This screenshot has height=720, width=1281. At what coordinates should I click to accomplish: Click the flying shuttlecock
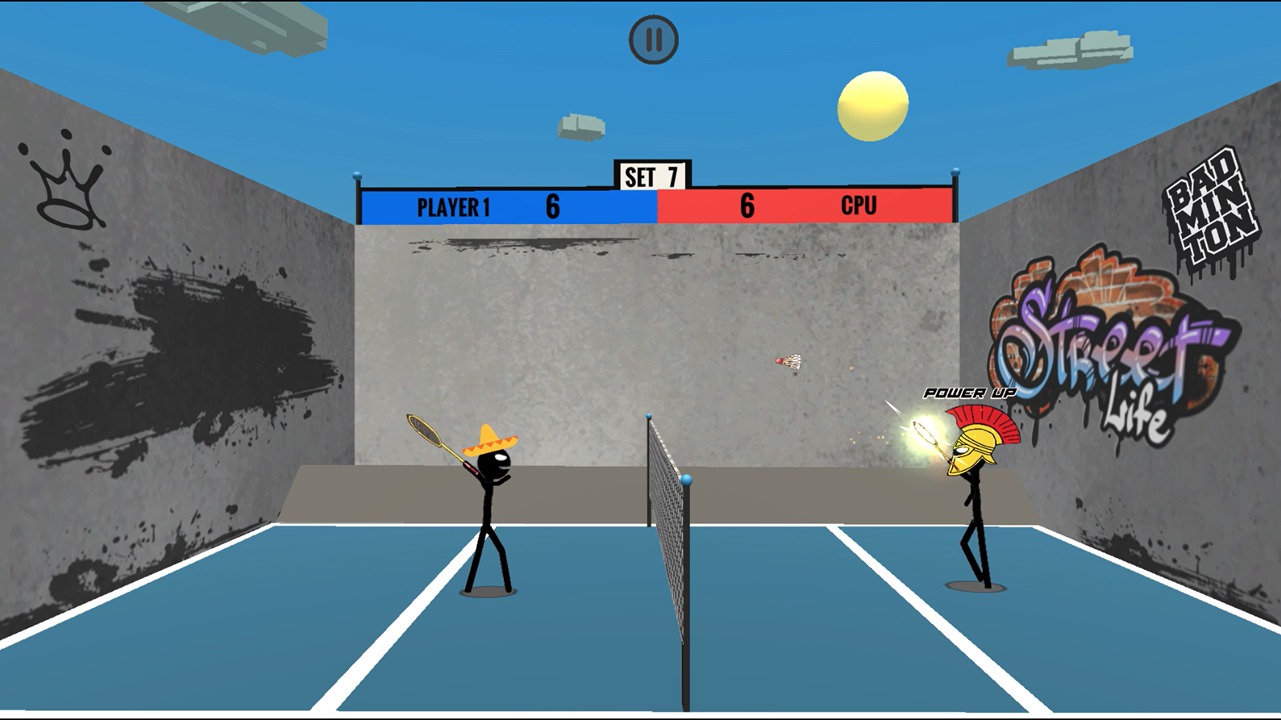click(x=789, y=362)
